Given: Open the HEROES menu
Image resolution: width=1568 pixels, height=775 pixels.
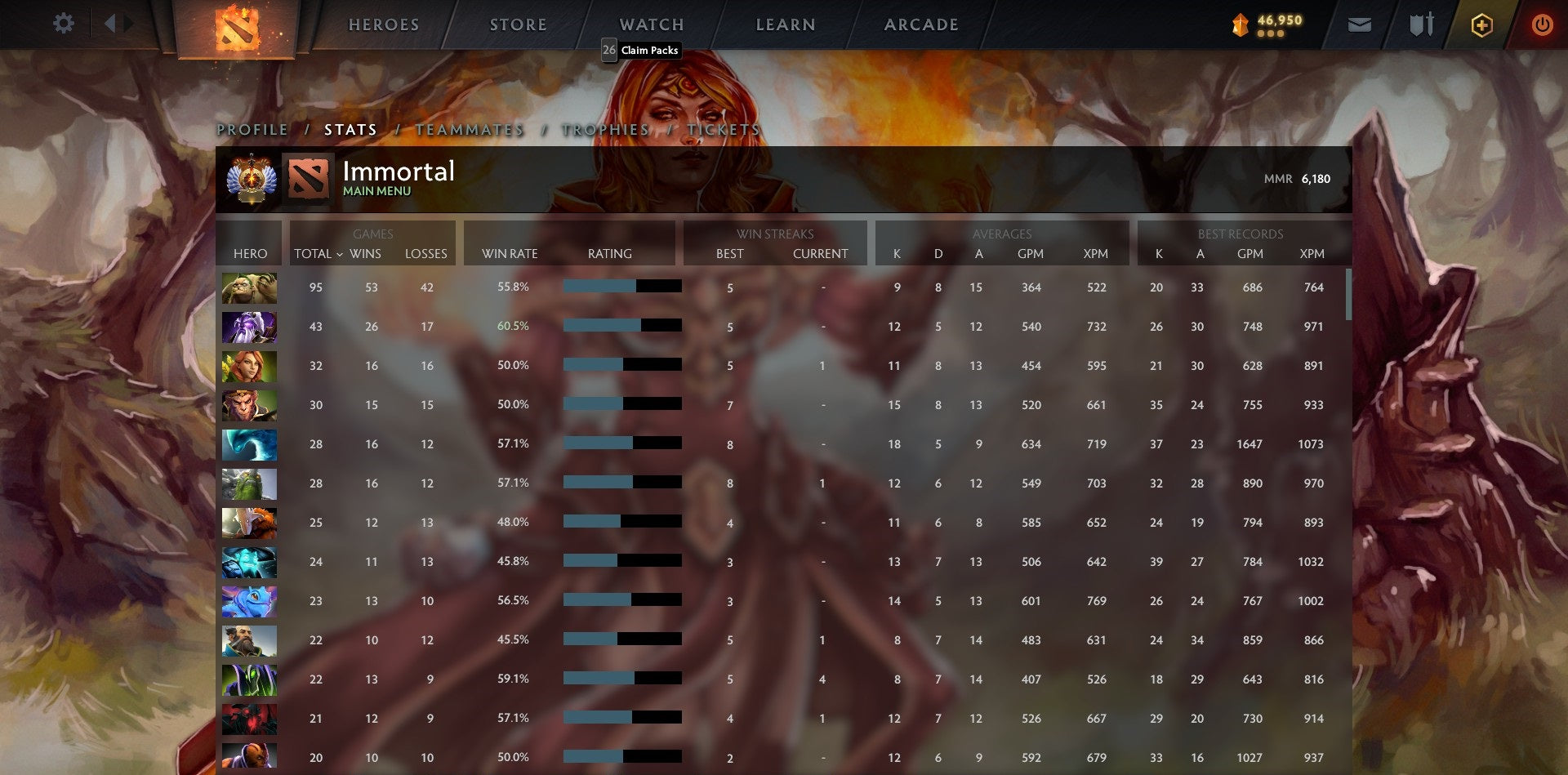Looking at the screenshot, I should [x=384, y=24].
